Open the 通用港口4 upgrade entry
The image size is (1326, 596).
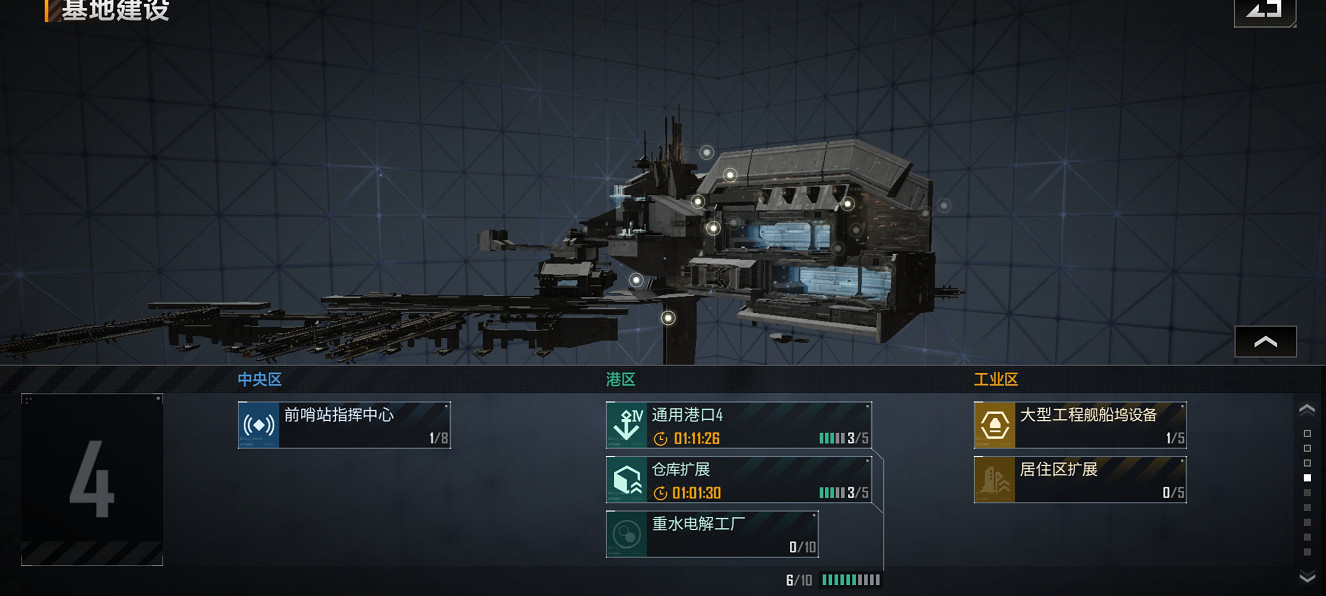738,425
